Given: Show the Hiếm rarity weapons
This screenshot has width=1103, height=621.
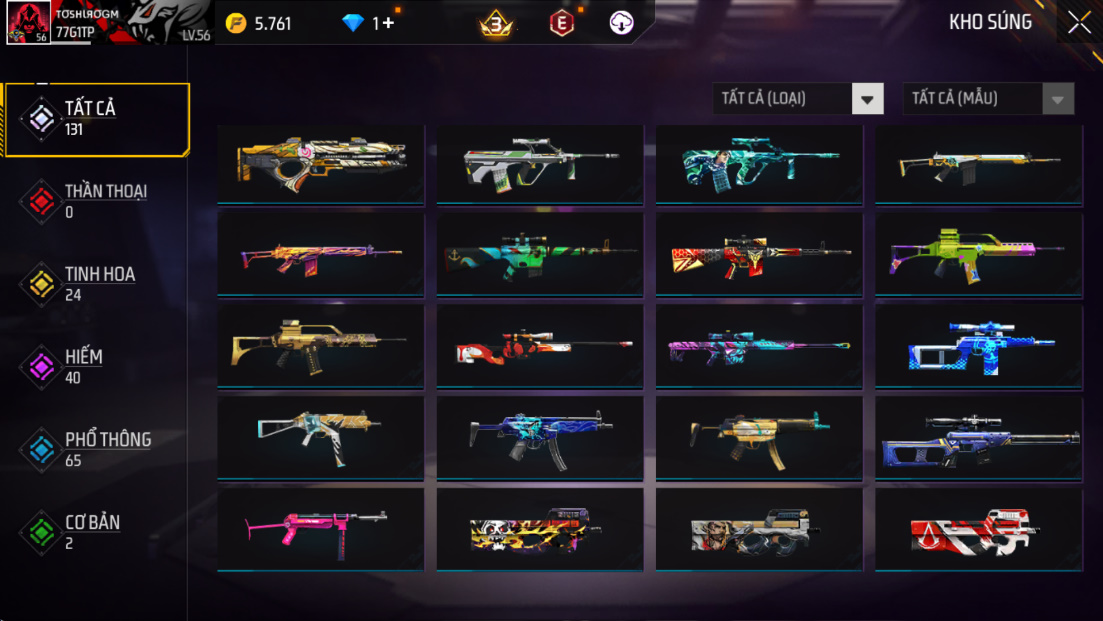Looking at the screenshot, I should [x=96, y=367].
